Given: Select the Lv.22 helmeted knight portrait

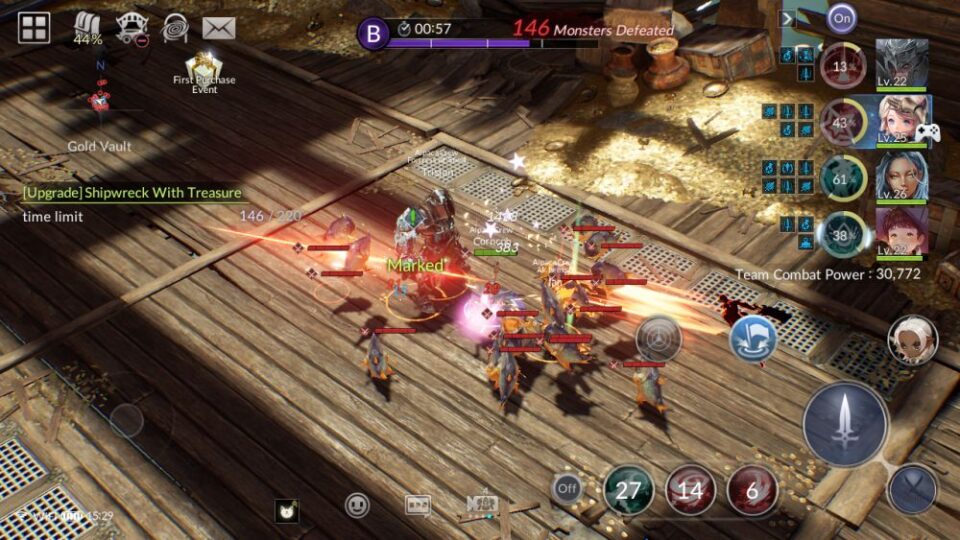Looking at the screenshot, I should [x=902, y=65].
